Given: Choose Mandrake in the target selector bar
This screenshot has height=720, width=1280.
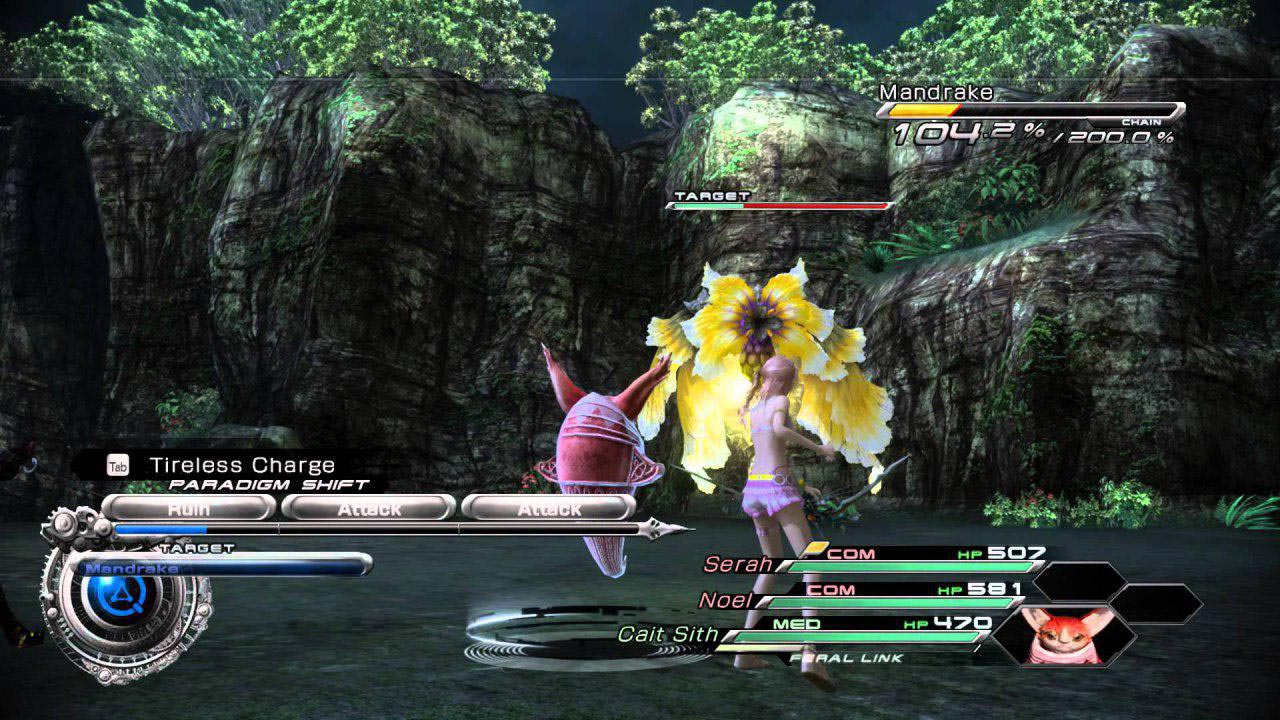Looking at the screenshot, I should coord(222,568).
